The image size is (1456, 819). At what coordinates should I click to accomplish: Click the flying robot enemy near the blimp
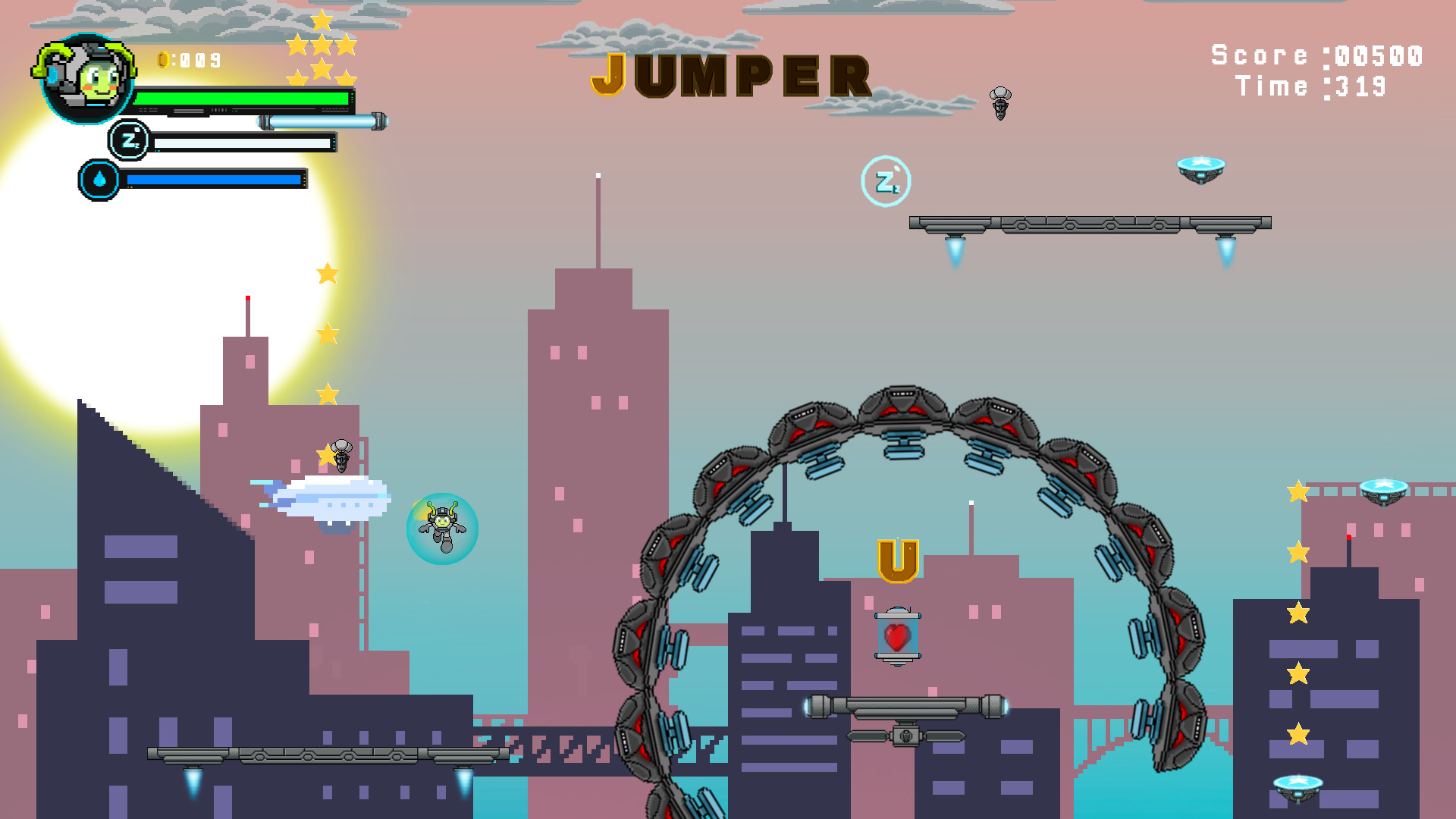[x=340, y=457]
